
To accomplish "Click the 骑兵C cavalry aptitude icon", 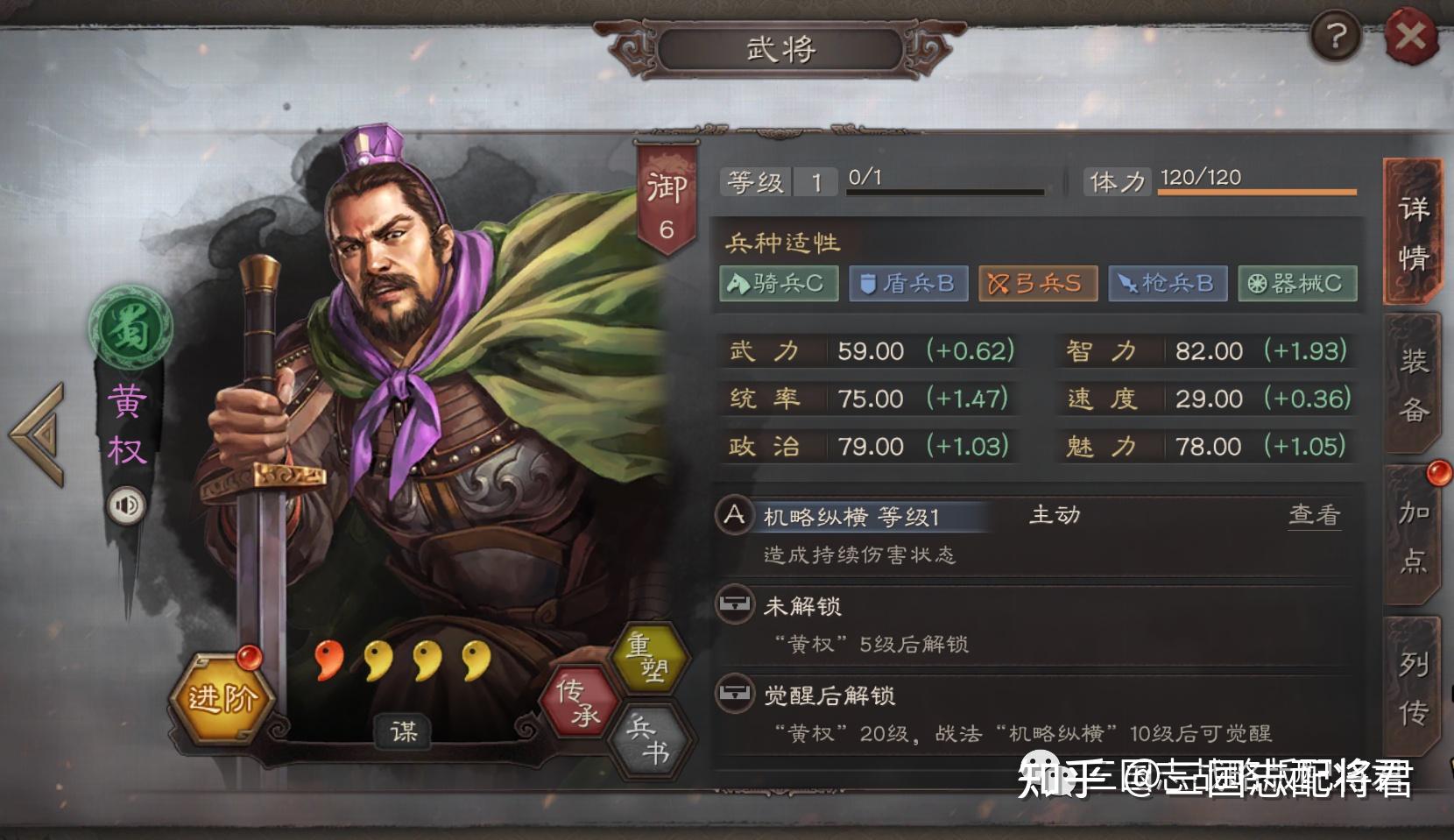I will click(x=779, y=283).
